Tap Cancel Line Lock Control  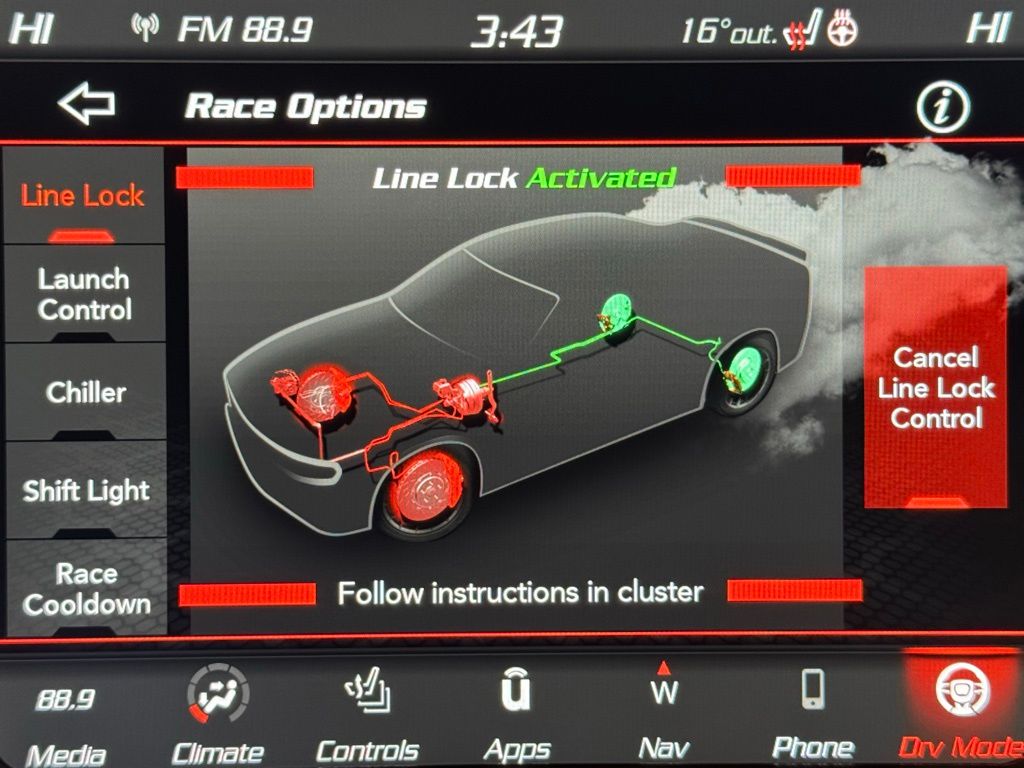[935, 387]
